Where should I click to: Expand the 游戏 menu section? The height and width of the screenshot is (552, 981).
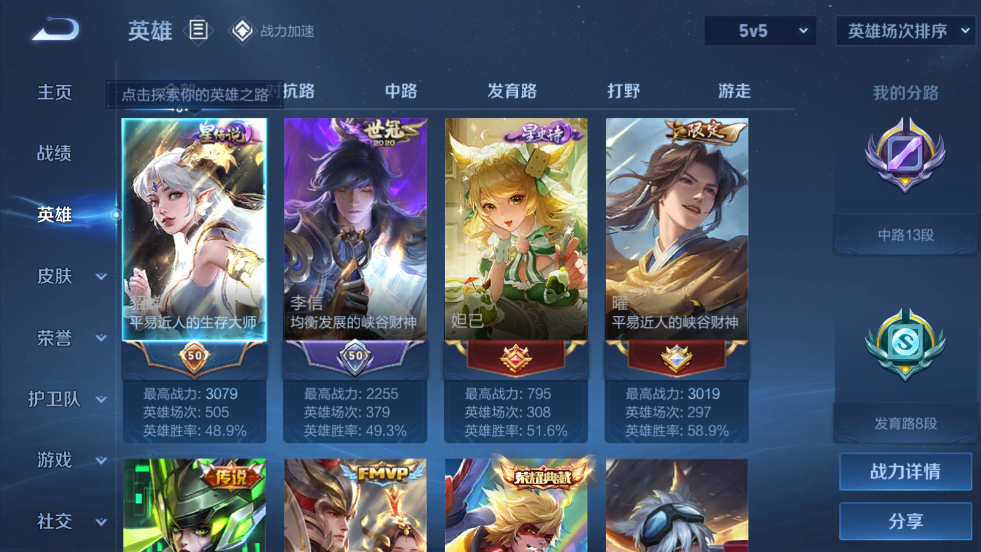click(70, 460)
